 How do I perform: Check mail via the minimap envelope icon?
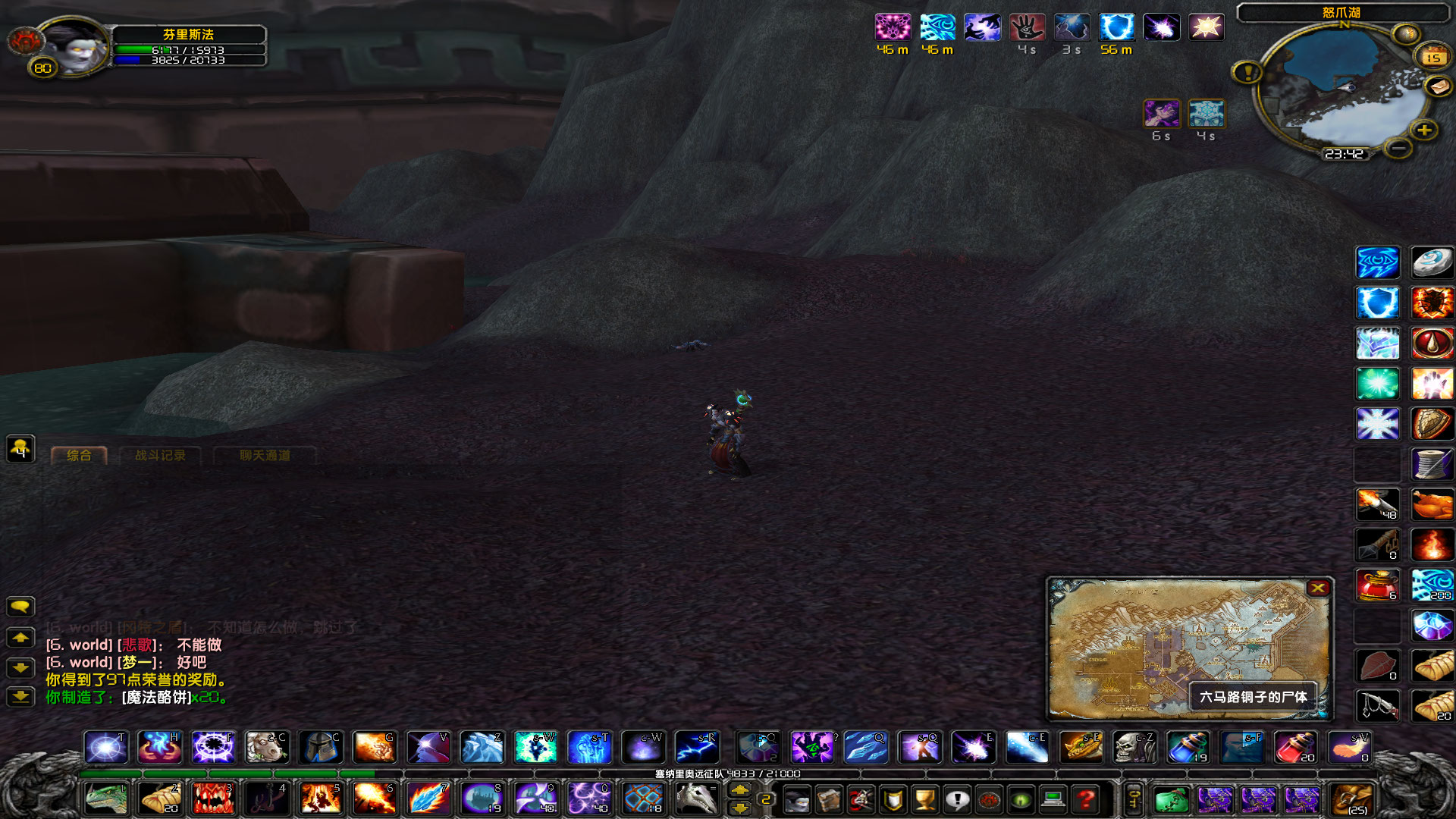(x=1439, y=86)
